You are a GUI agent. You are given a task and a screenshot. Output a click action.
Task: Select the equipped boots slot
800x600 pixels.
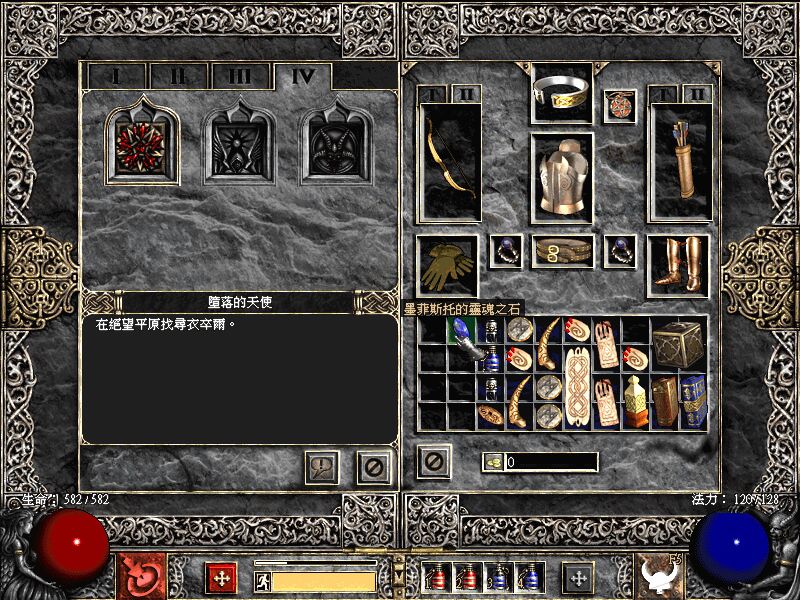tap(680, 263)
